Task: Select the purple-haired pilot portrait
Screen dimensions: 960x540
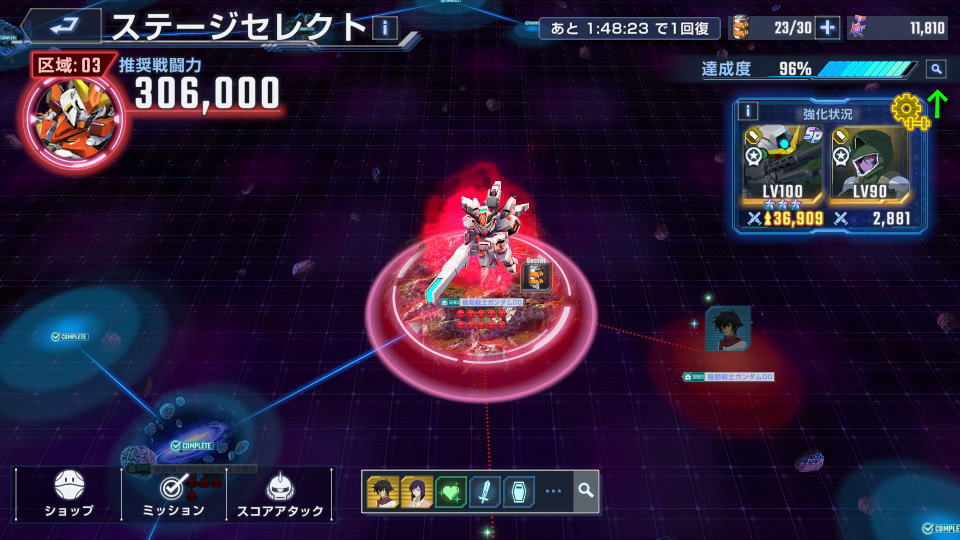Action: click(x=417, y=491)
